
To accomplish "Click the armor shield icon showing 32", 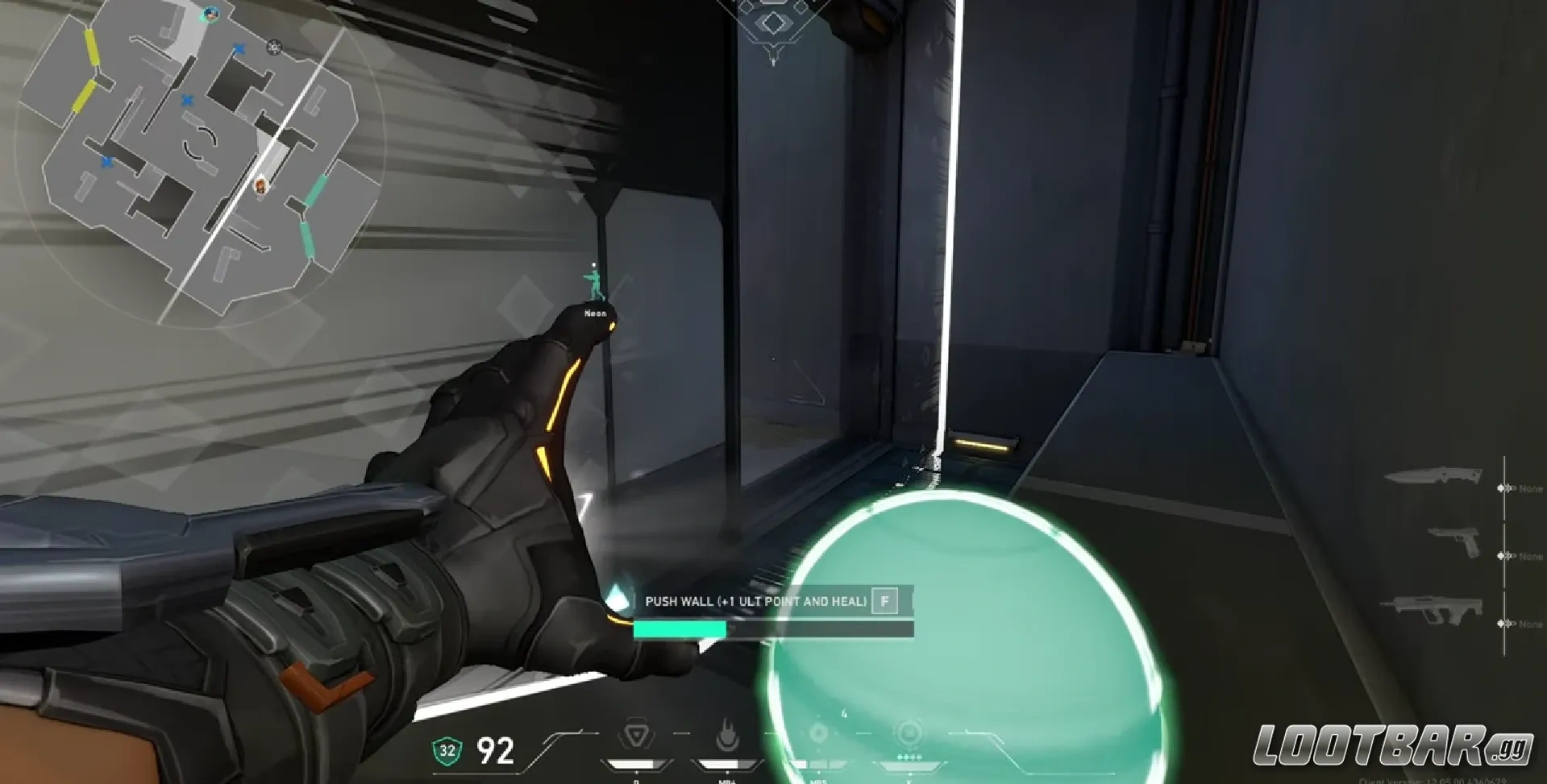I will pos(447,751).
